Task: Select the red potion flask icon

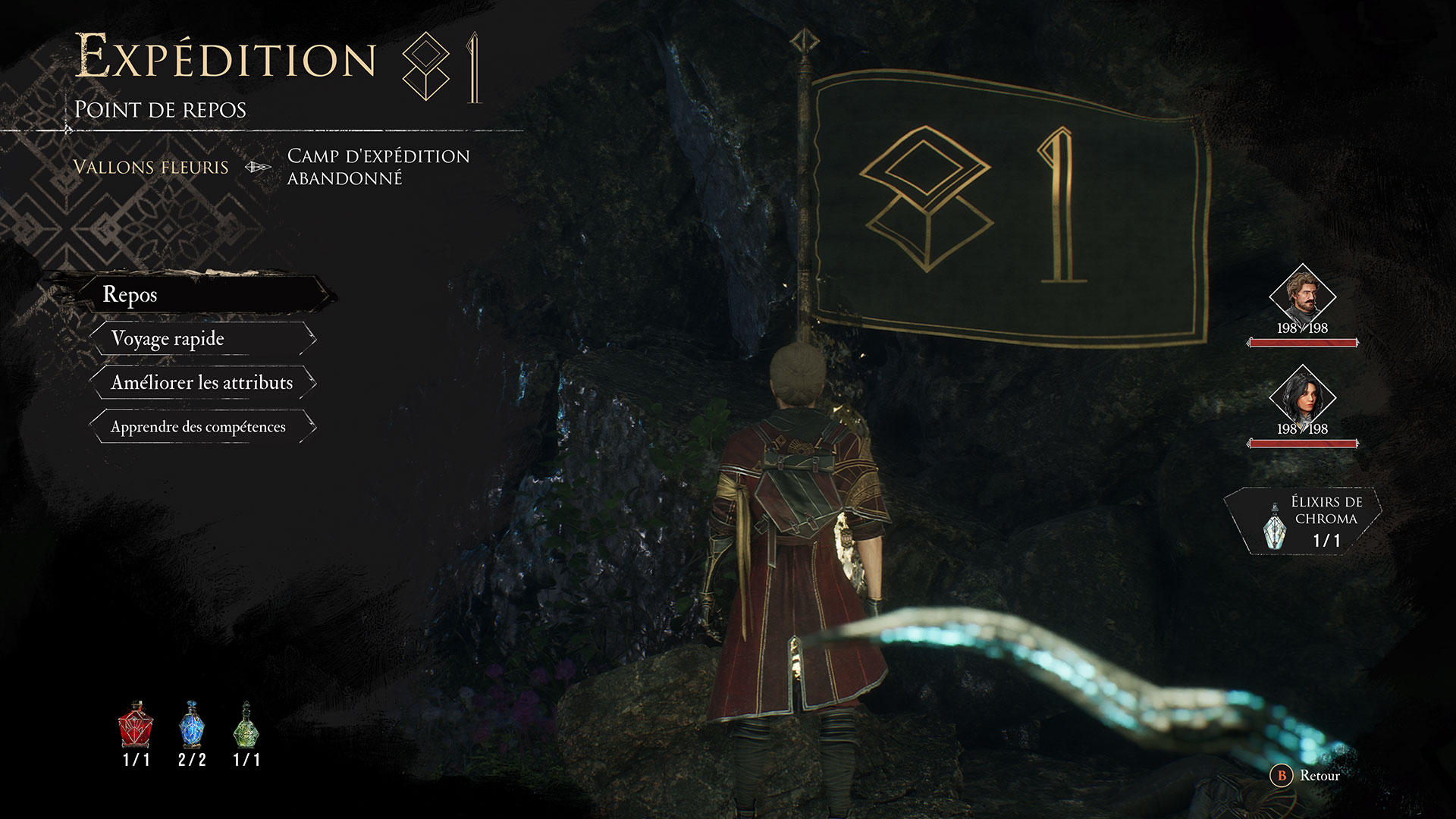Action: click(136, 725)
